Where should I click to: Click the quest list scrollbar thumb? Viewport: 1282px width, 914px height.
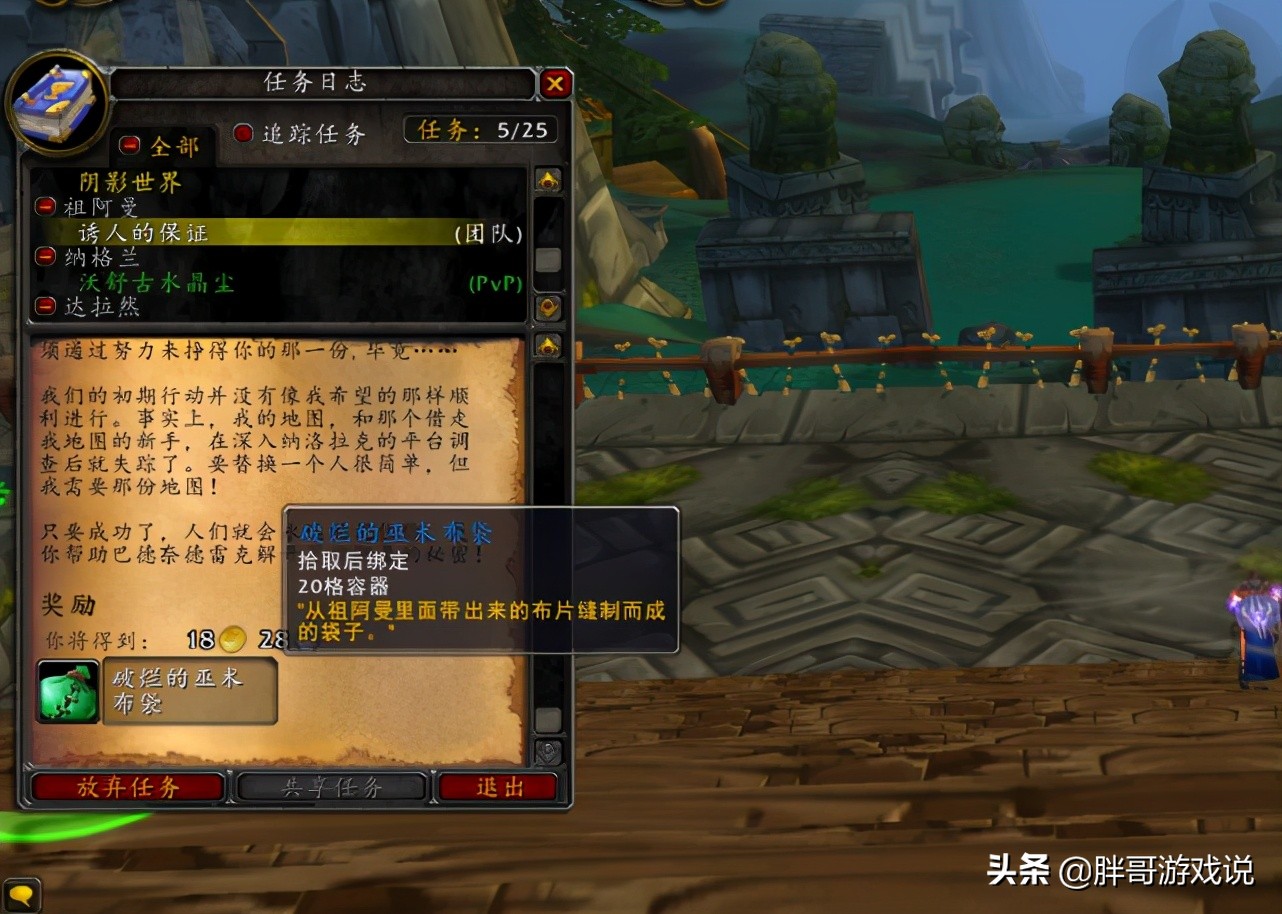[x=547, y=260]
